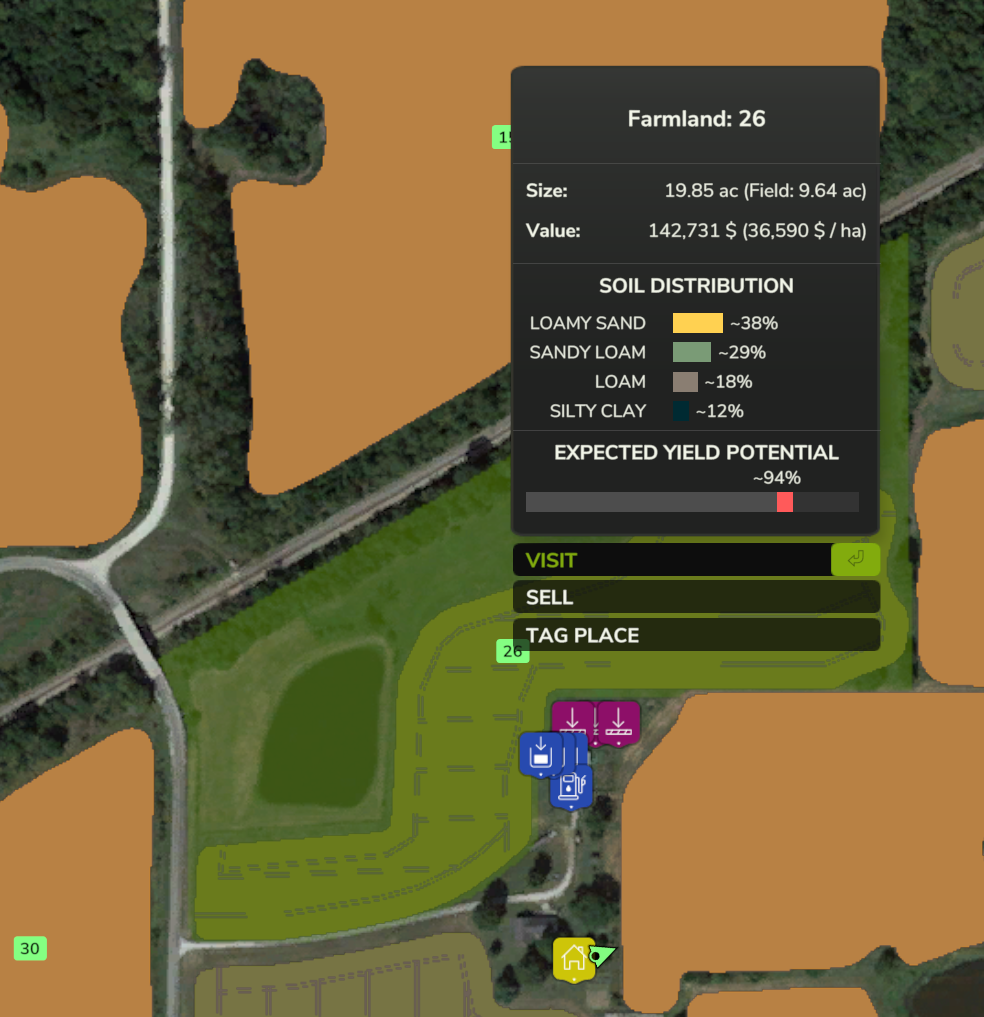
Task: Select the yellow farmhouse map marker
Action: 574,958
